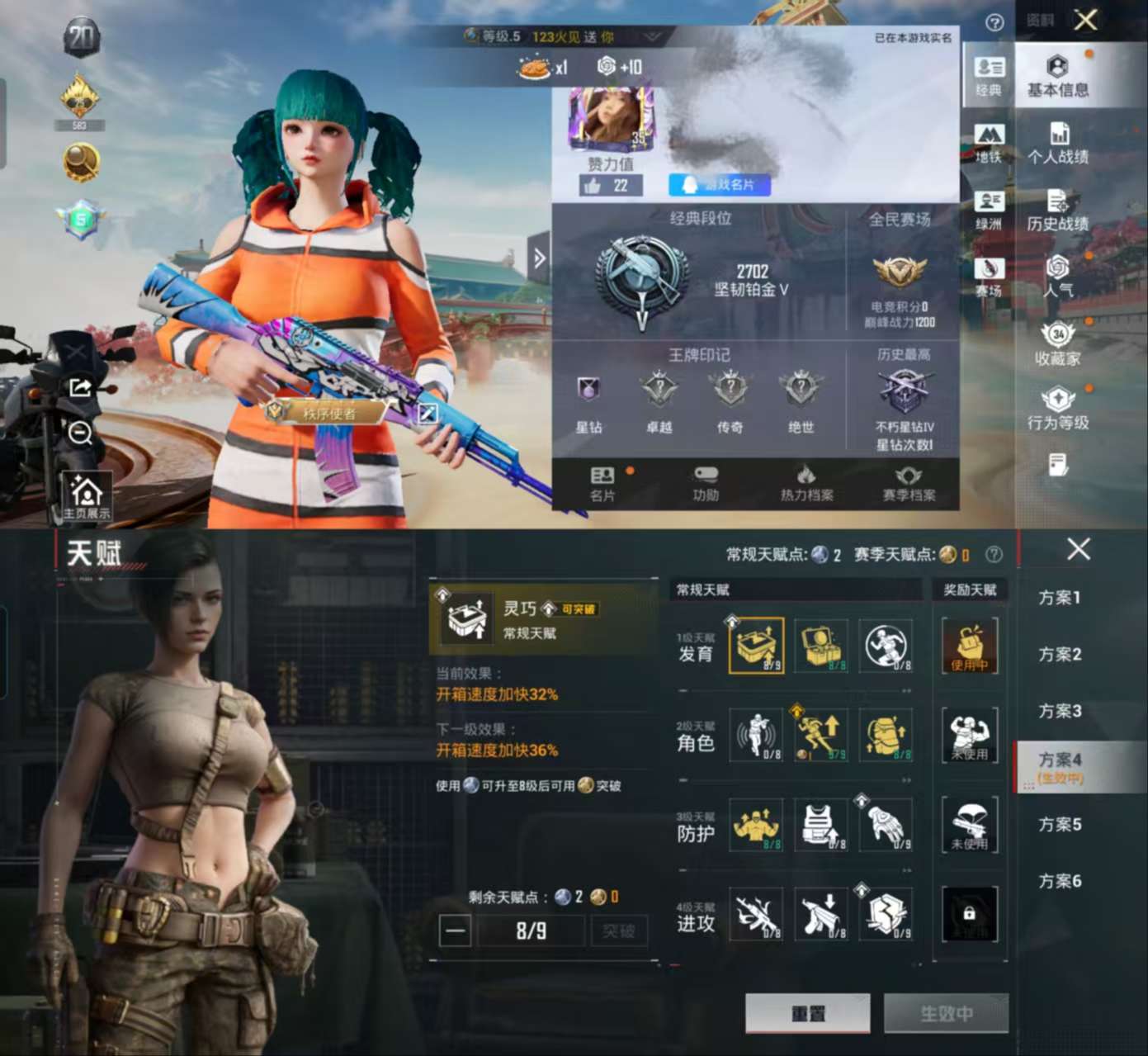Click the blue 游戏名片 button
Screen dimensions: 1148x1056
(720, 185)
